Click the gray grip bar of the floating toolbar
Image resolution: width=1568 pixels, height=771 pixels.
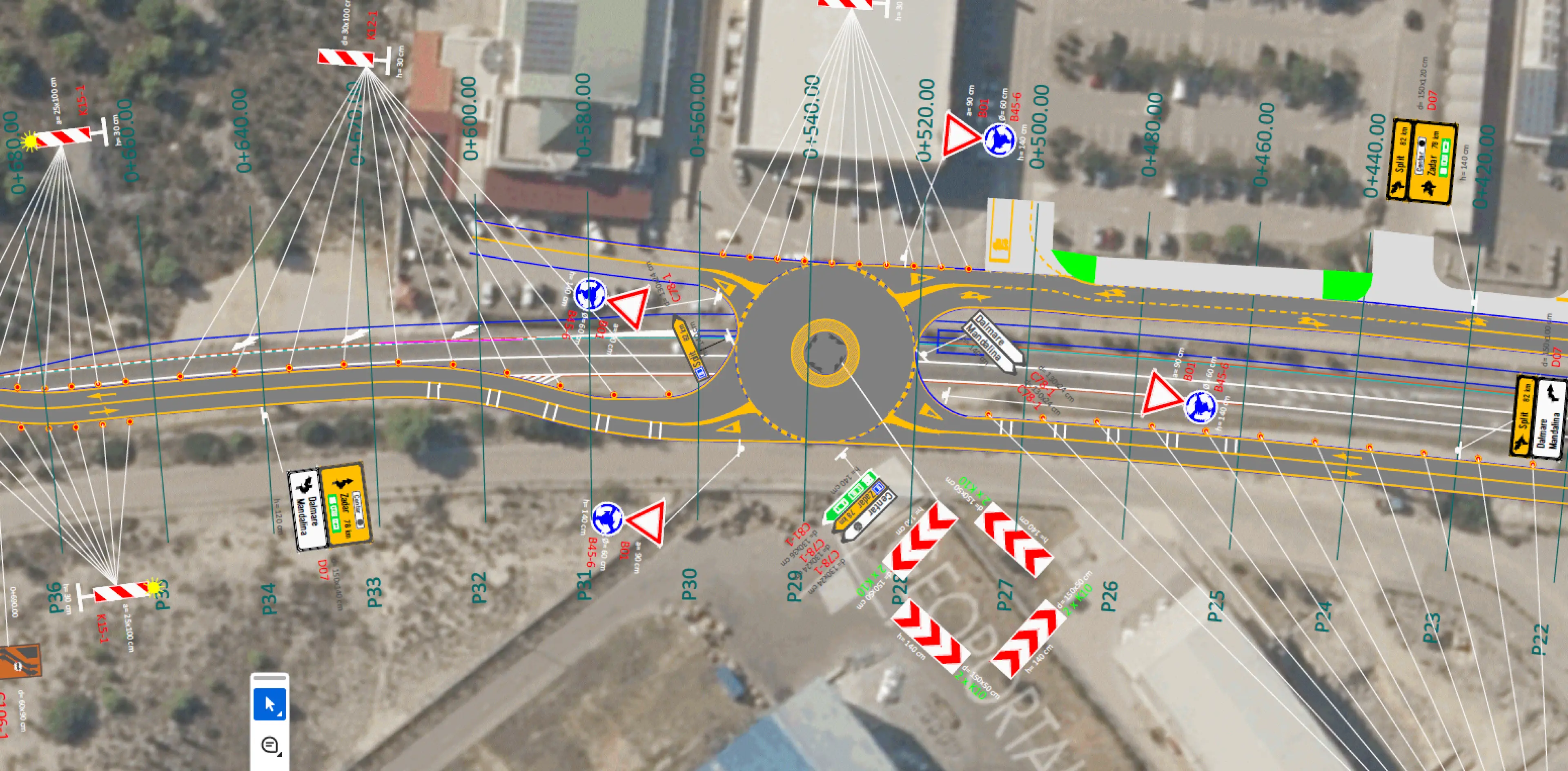[x=269, y=677]
